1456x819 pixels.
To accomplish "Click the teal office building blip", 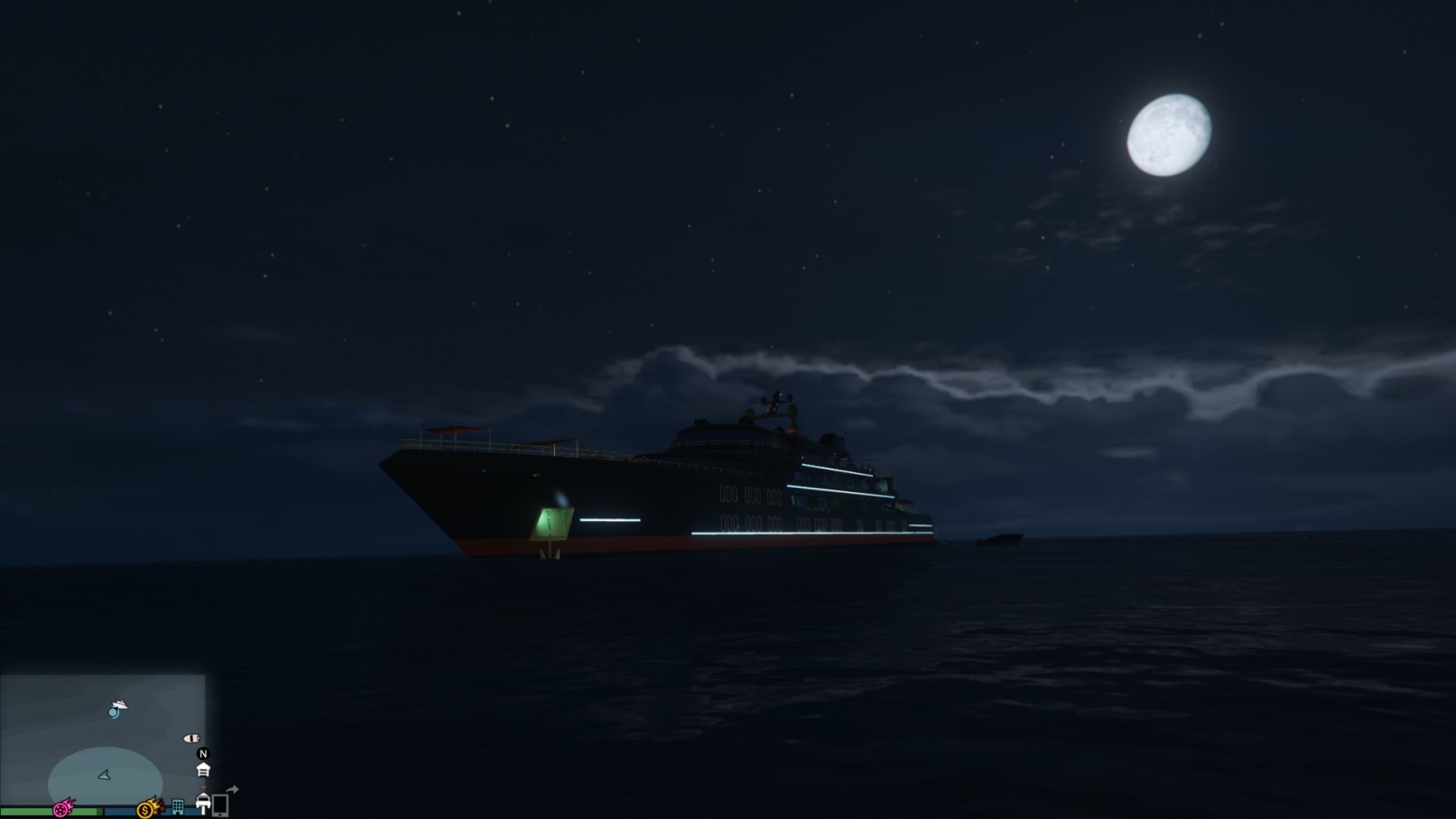I will [178, 806].
